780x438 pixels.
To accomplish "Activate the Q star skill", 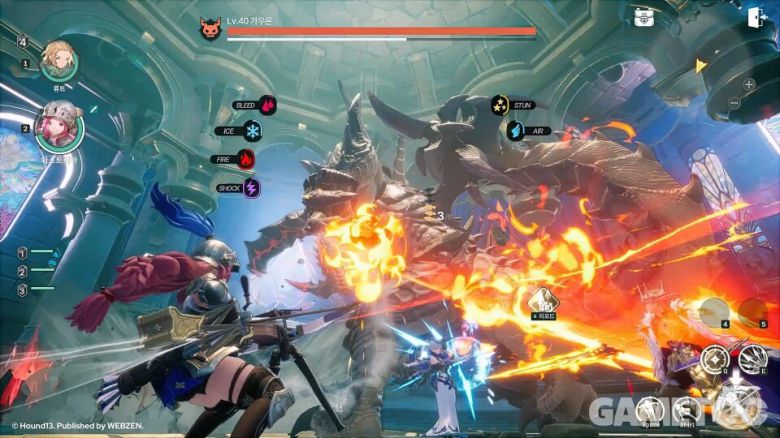I will 713,358.
